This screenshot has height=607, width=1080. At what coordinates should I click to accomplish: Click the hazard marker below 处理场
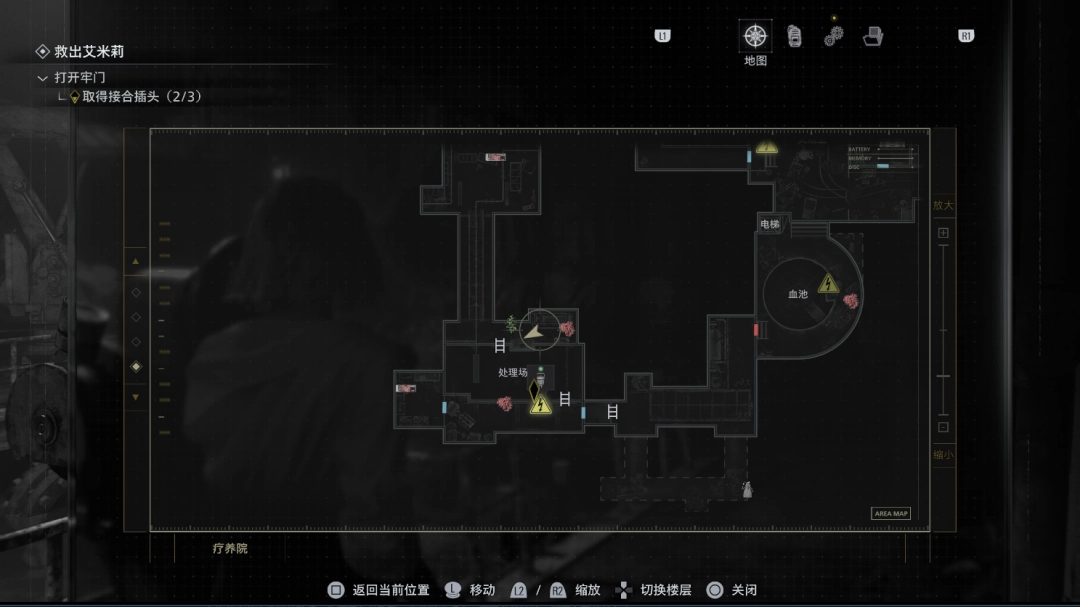[540, 404]
